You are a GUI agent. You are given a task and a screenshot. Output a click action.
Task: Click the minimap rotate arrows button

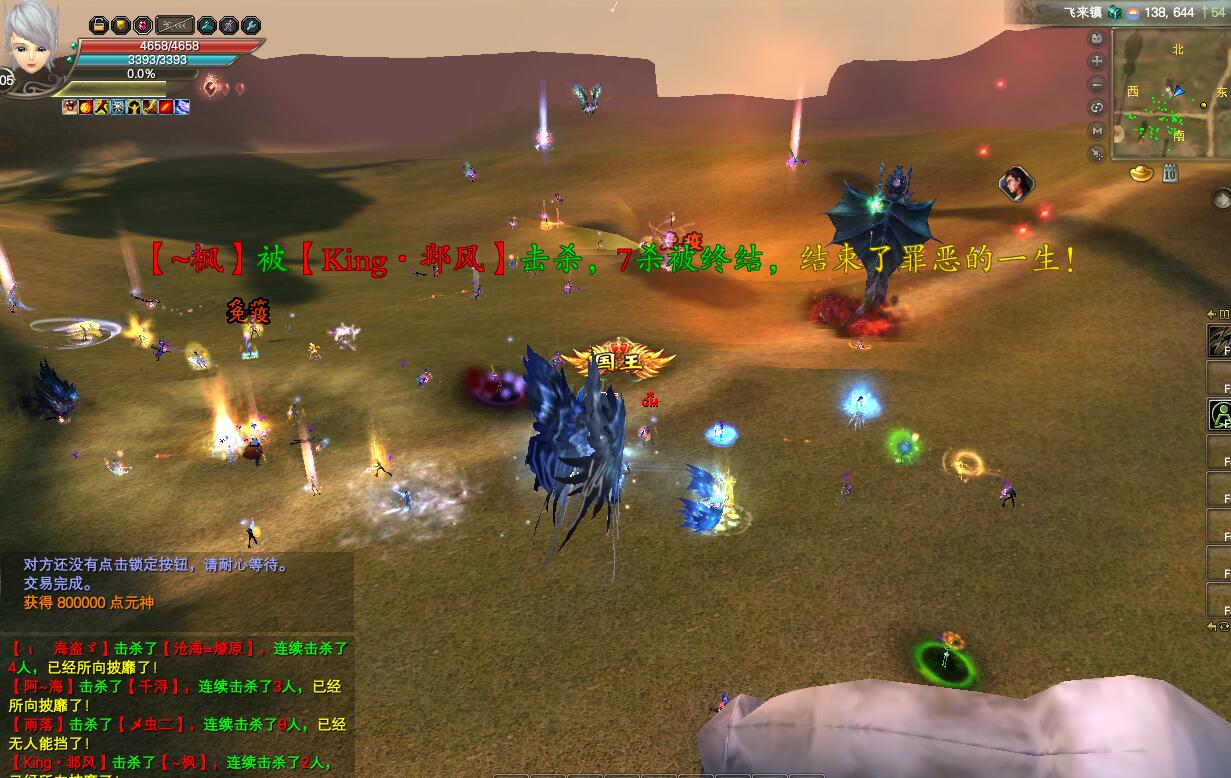[1097, 107]
